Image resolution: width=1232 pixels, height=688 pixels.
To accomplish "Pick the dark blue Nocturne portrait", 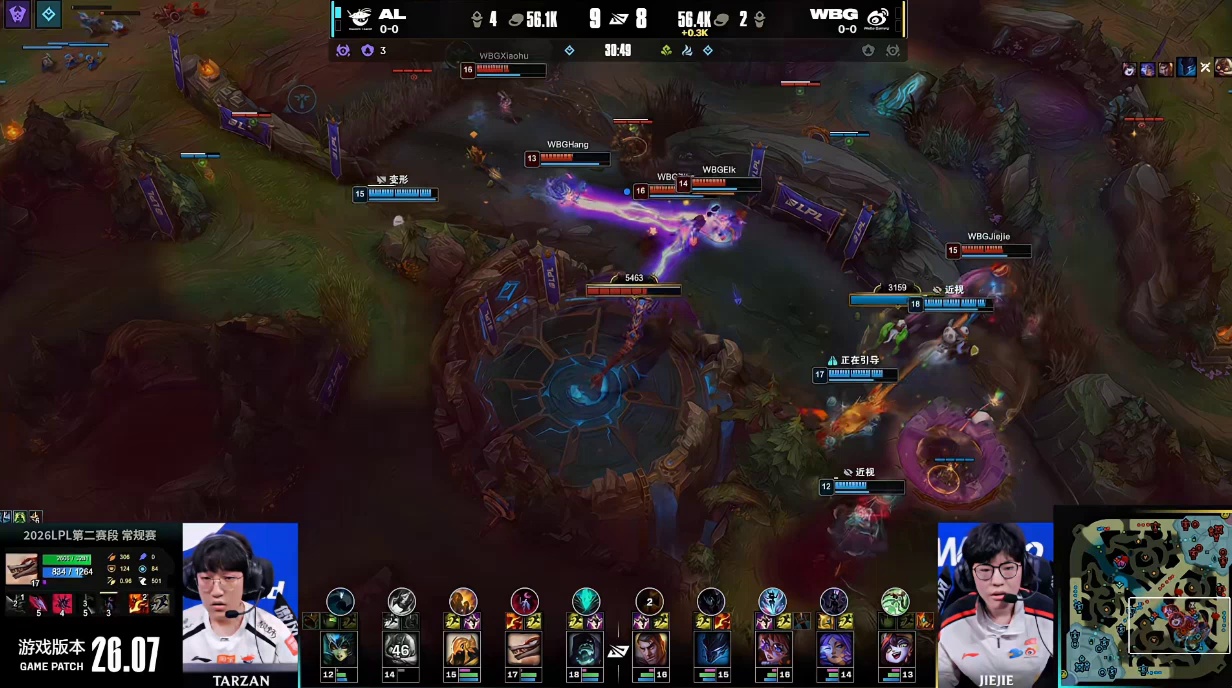I will (x=712, y=649).
